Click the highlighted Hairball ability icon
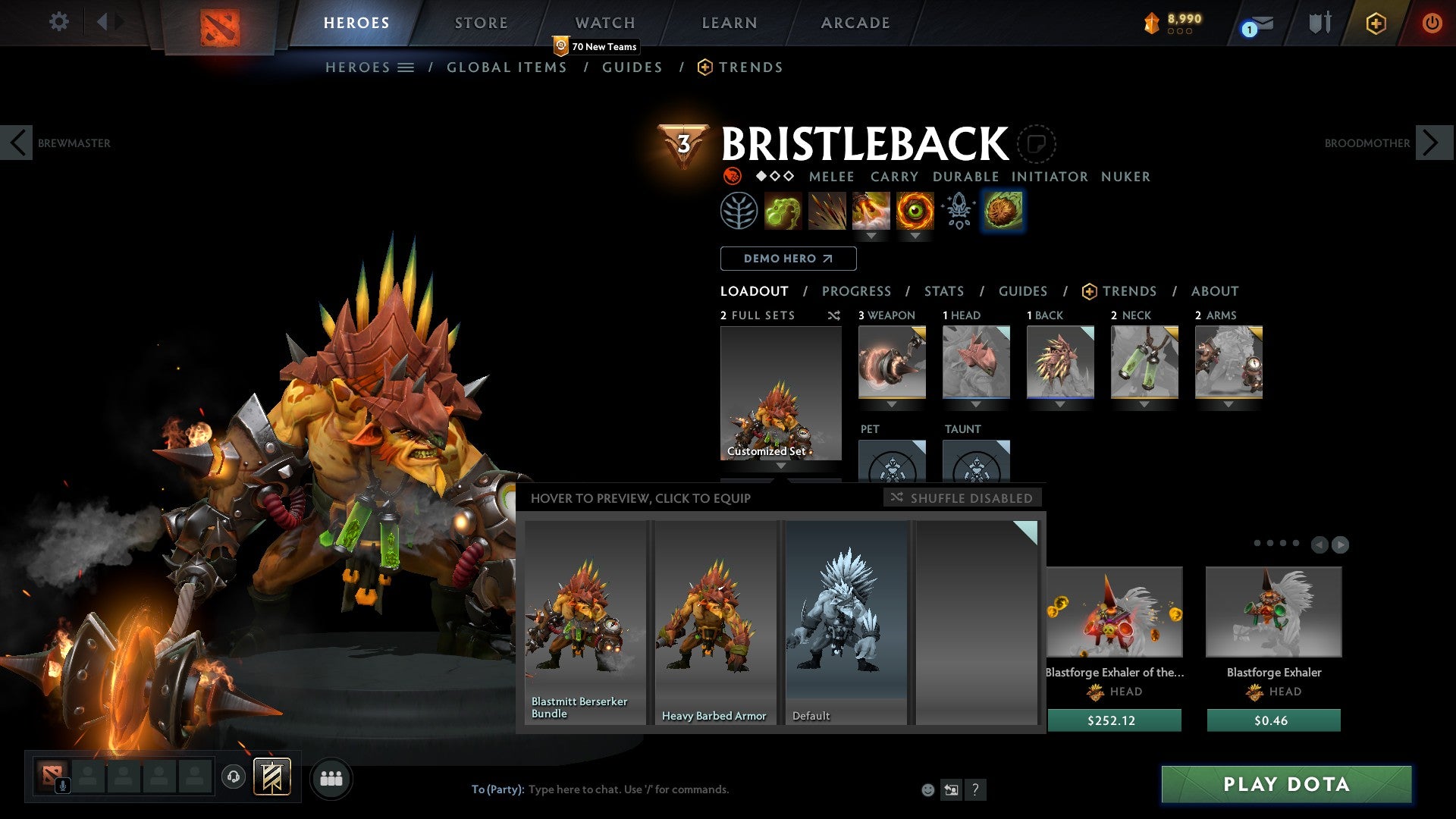This screenshot has height=819, width=1456. [x=1003, y=211]
